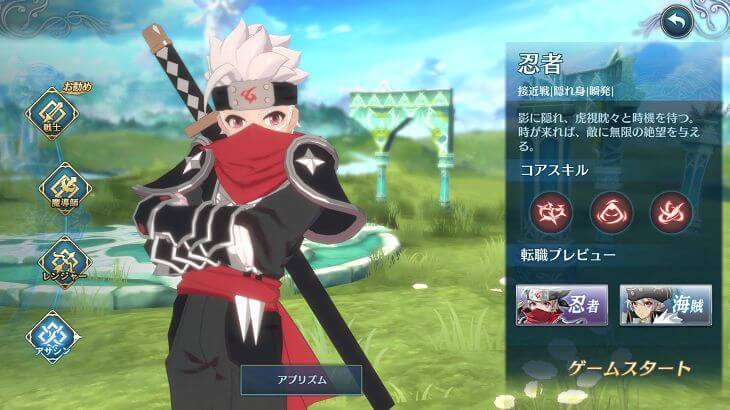View the third core skill icon
This screenshot has height=410, width=730.
click(x=670, y=212)
